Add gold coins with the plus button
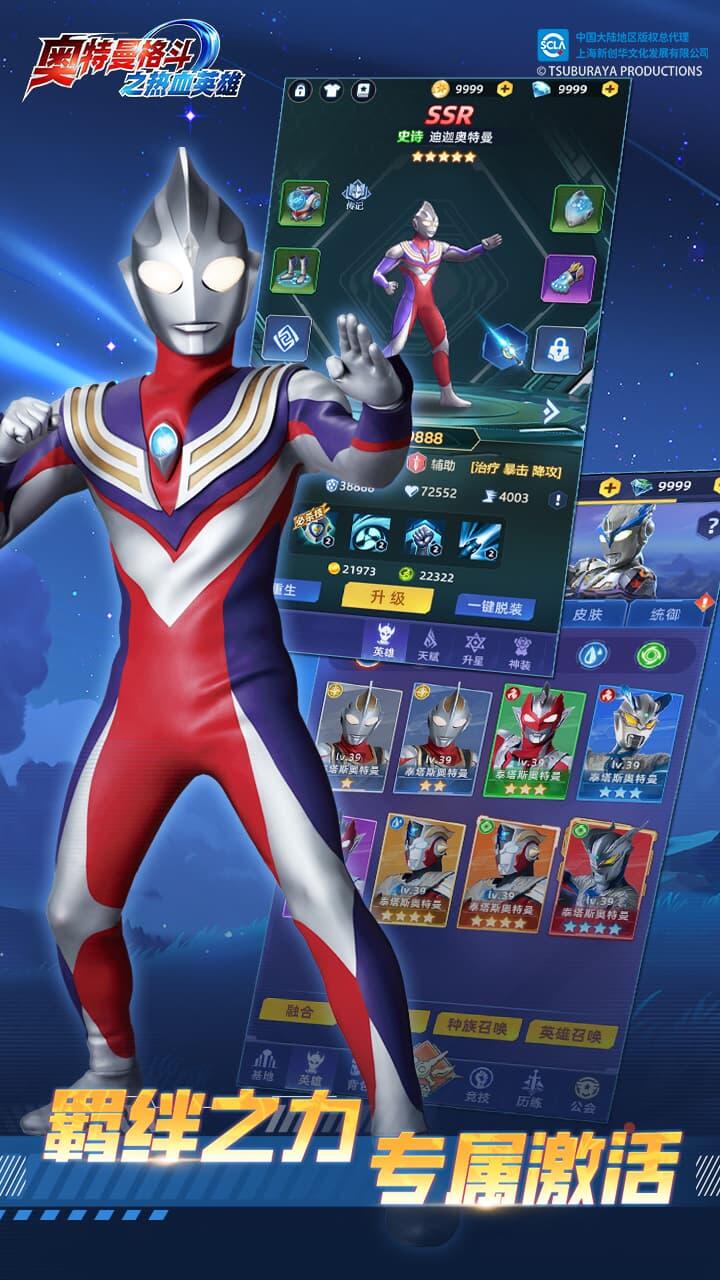Image resolution: width=720 pixels, height=1280 pixels. point(504,88)
